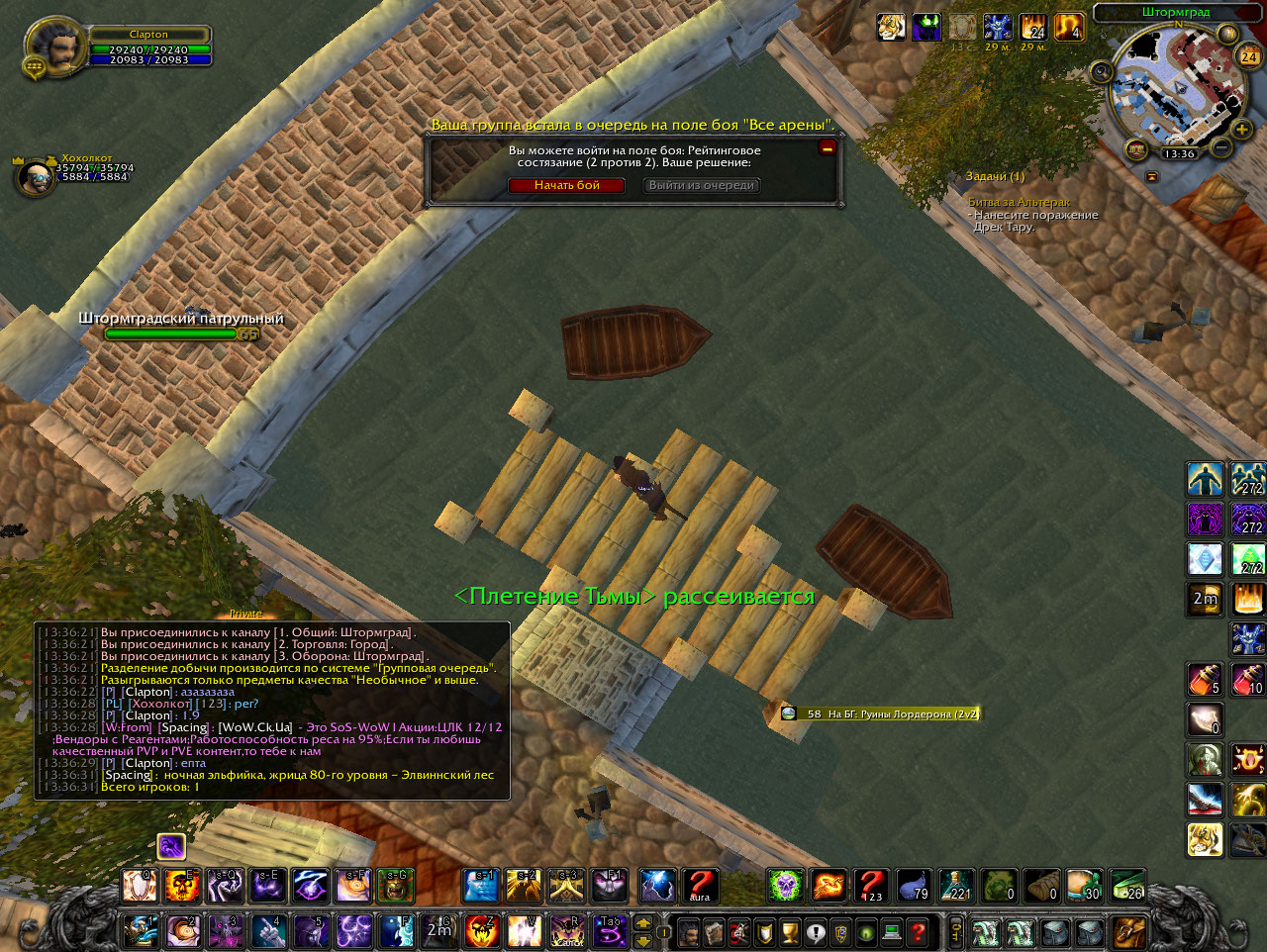Open the calendar button showing 24

point(1249,56)
